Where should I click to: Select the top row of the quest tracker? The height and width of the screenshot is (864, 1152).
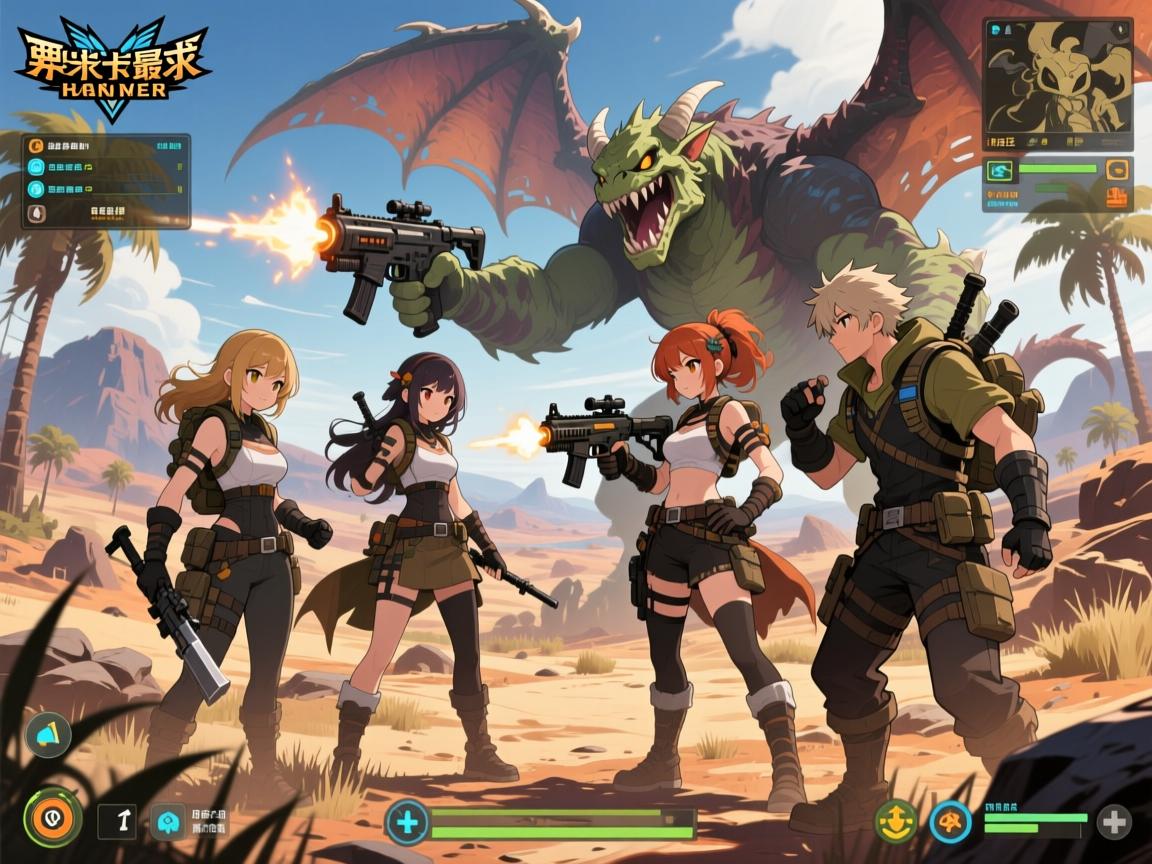coord(105,146)
